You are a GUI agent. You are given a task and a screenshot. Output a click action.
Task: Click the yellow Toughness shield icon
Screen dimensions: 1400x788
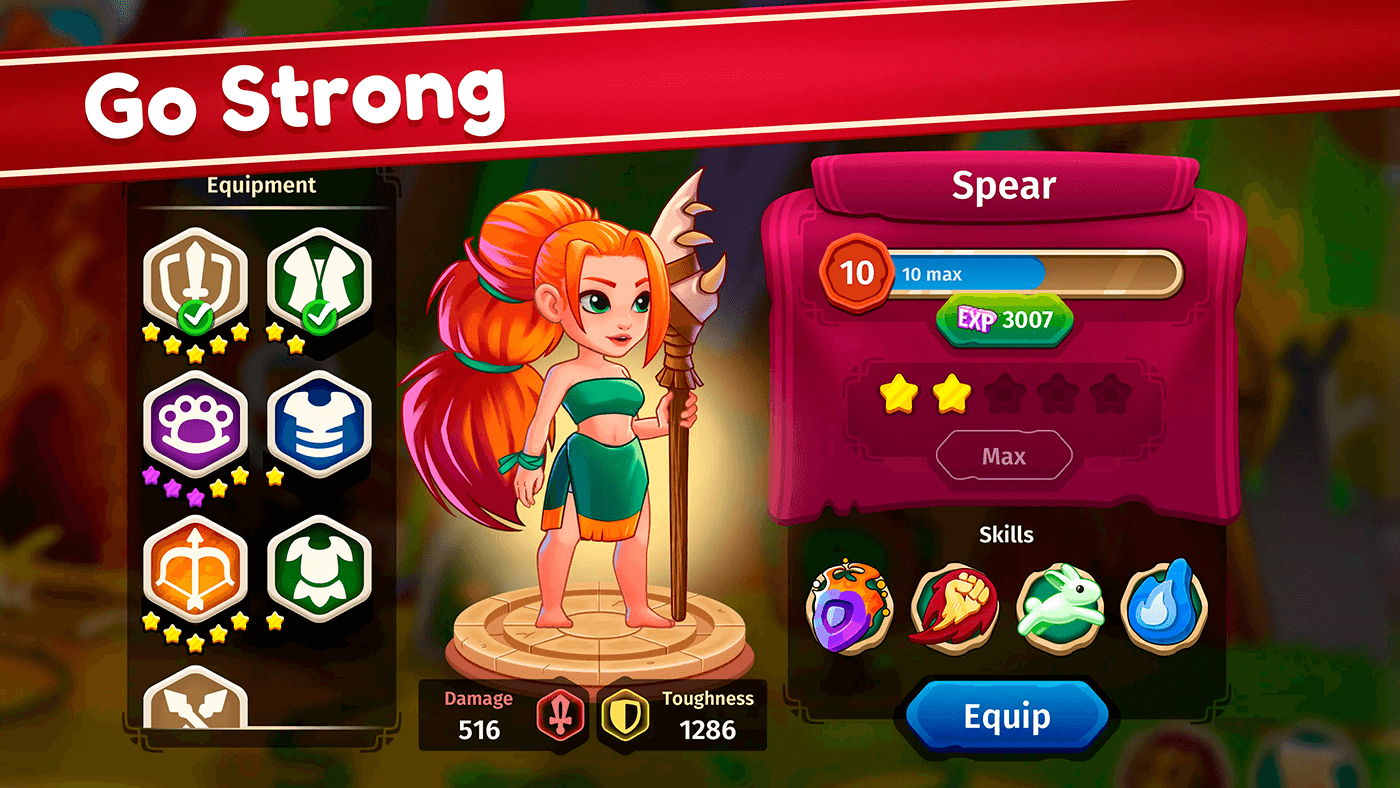[x=621, y=716]
